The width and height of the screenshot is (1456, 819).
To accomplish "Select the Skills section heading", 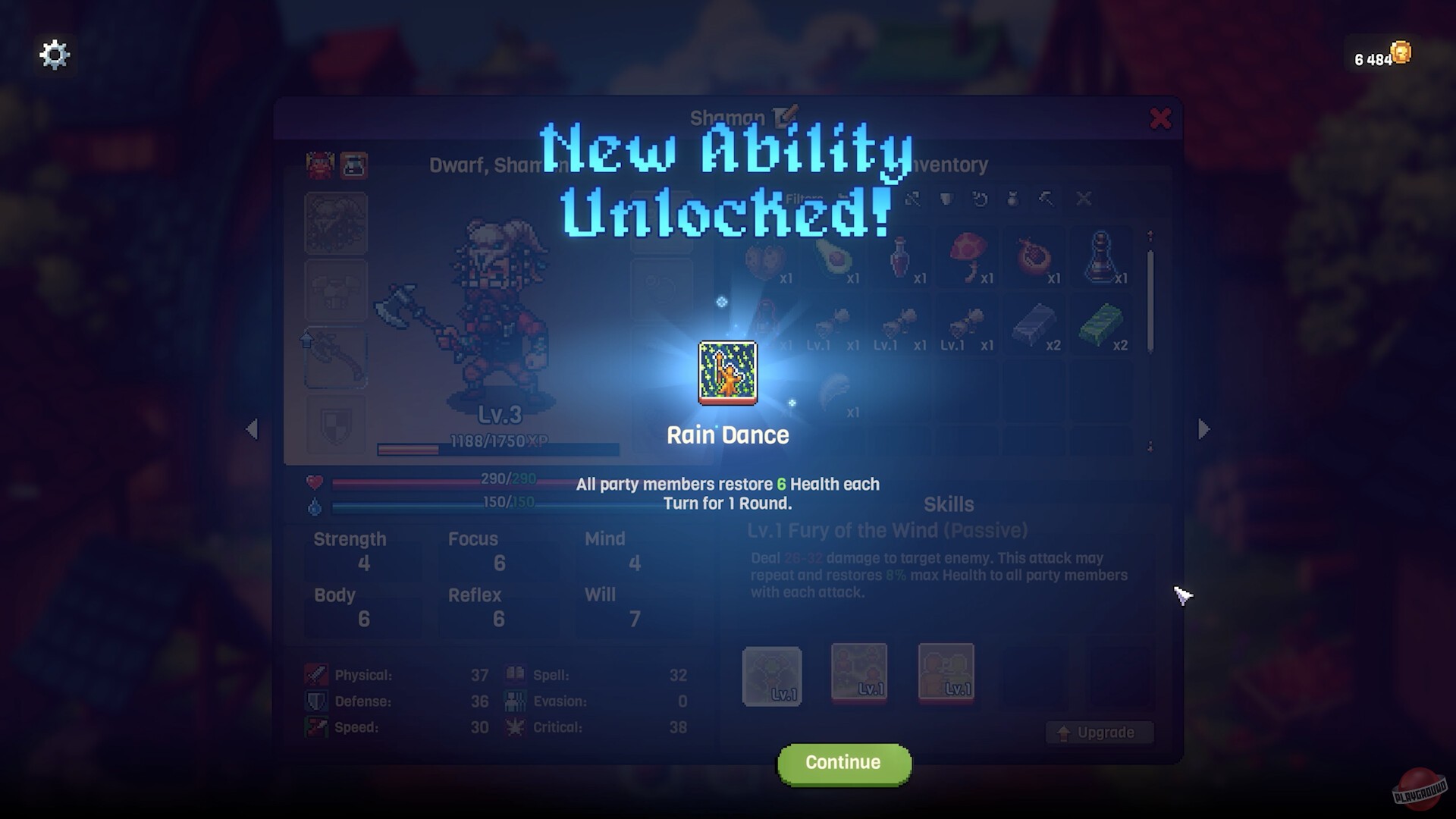I will click(x=949, y=504).
